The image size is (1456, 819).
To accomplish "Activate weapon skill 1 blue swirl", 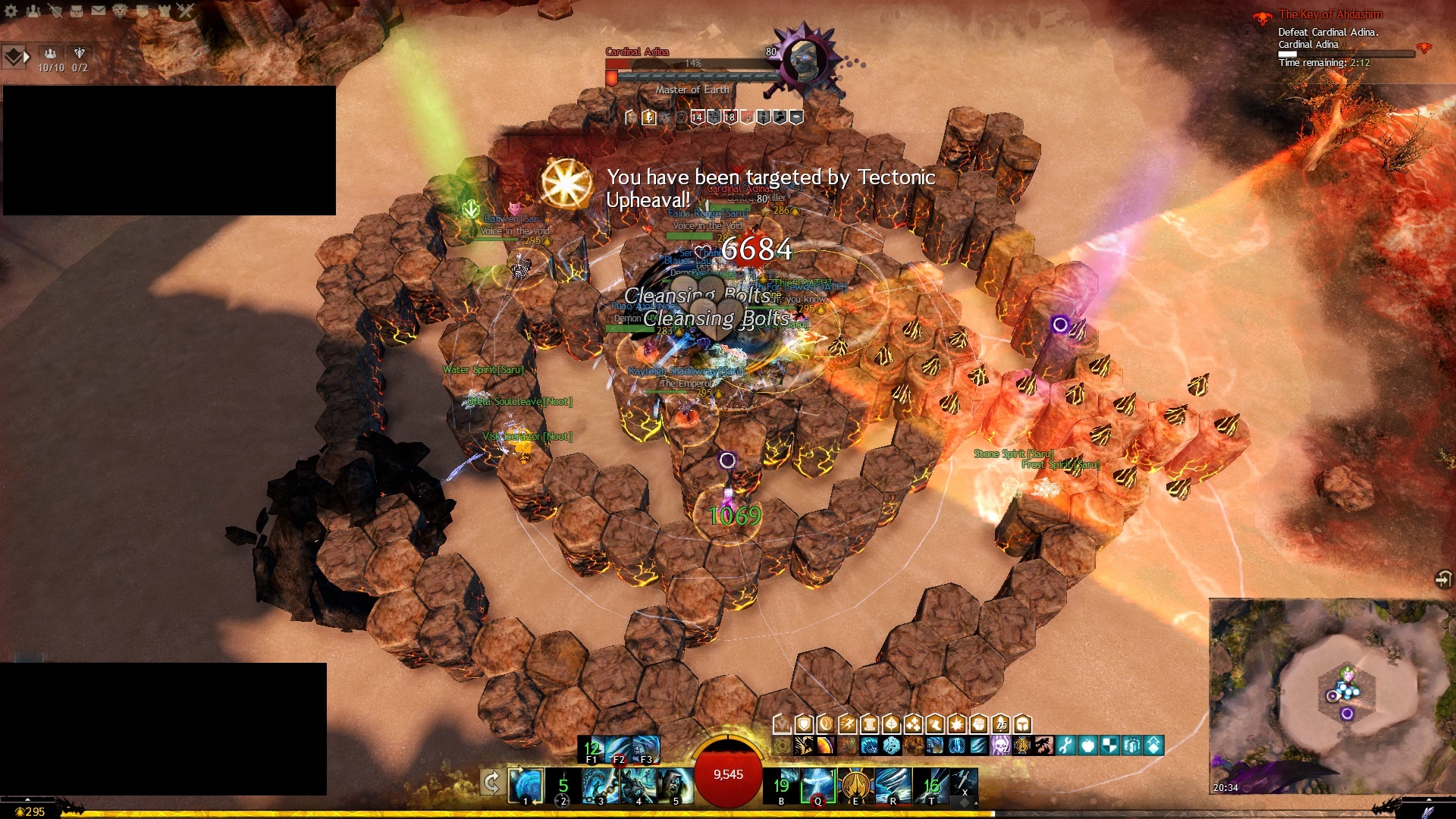I will (x=526, y=785).
